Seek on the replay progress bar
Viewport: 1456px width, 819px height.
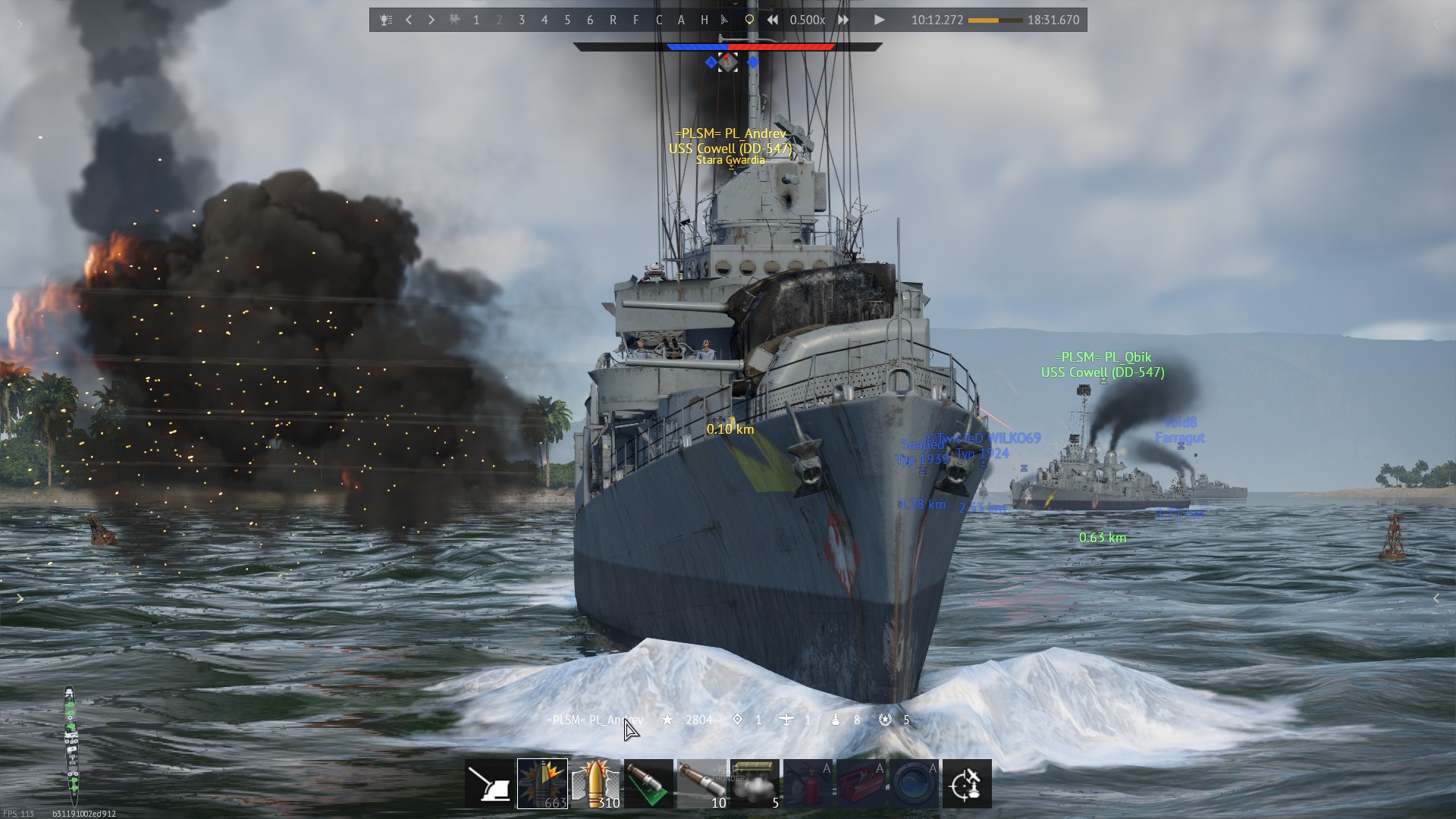[x=995, y=20]
